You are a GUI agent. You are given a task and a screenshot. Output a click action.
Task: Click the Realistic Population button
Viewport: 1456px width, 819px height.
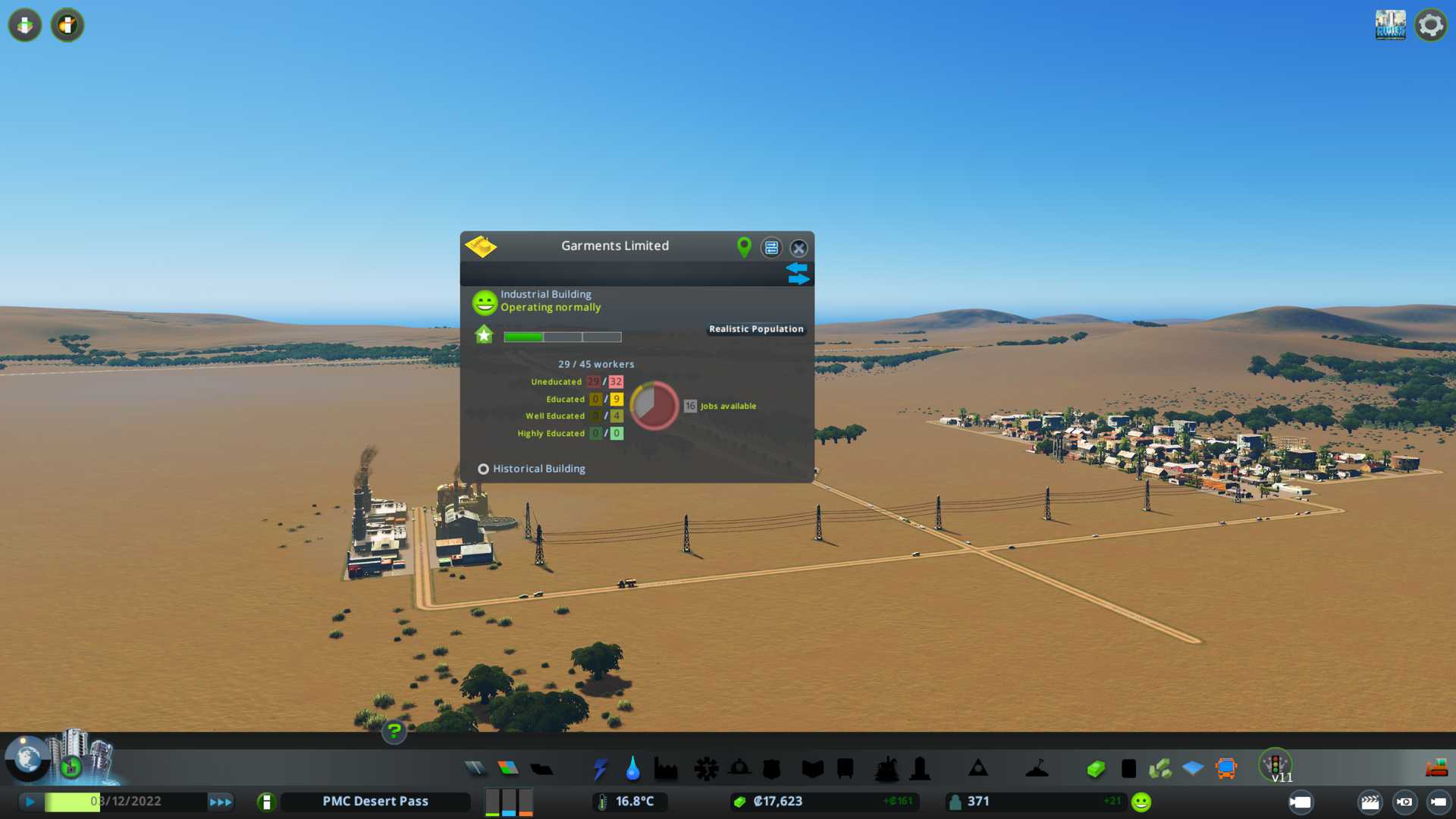click(756, 329)
